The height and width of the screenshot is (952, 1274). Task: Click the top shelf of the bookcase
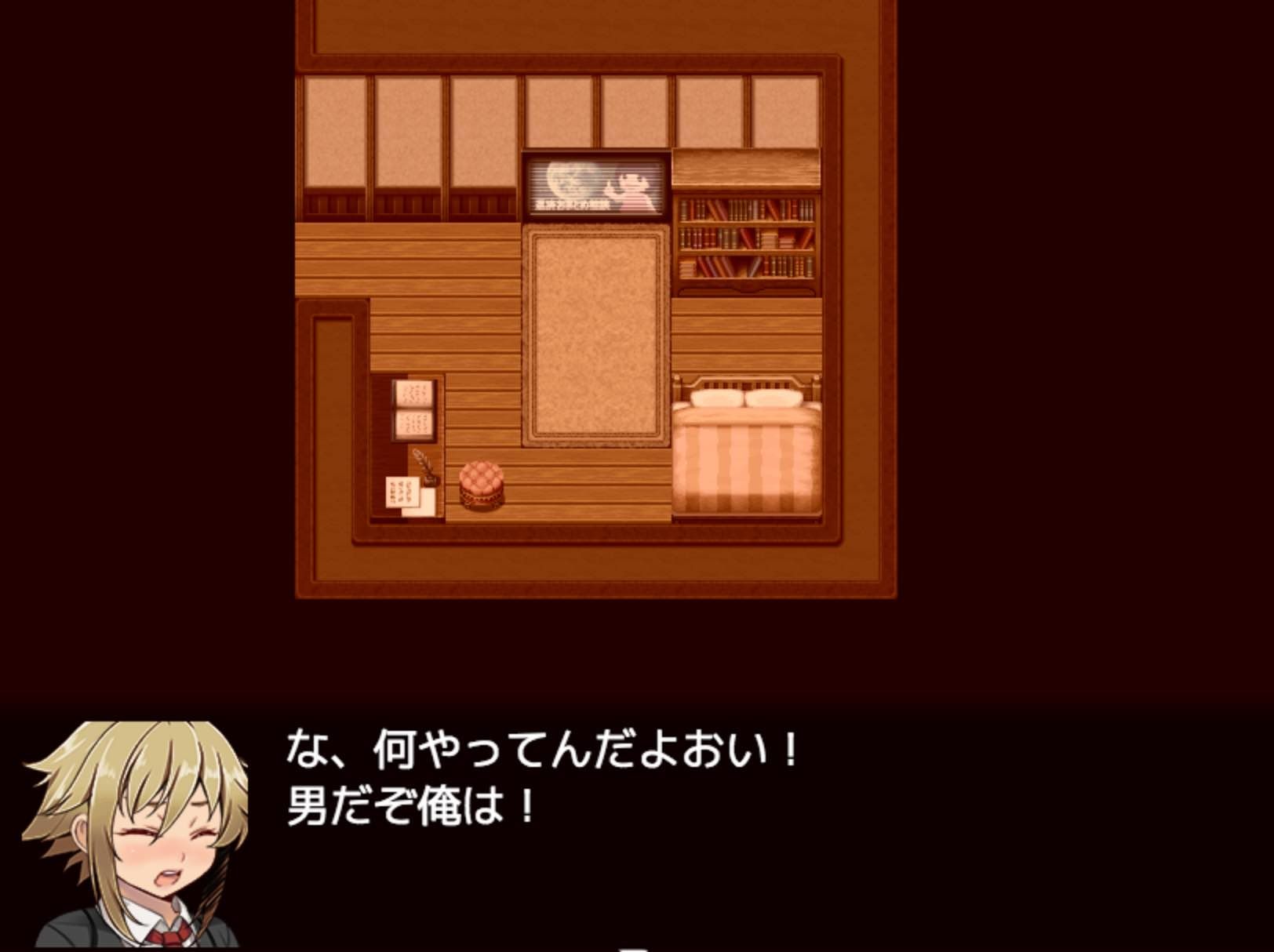coord(745,208)
